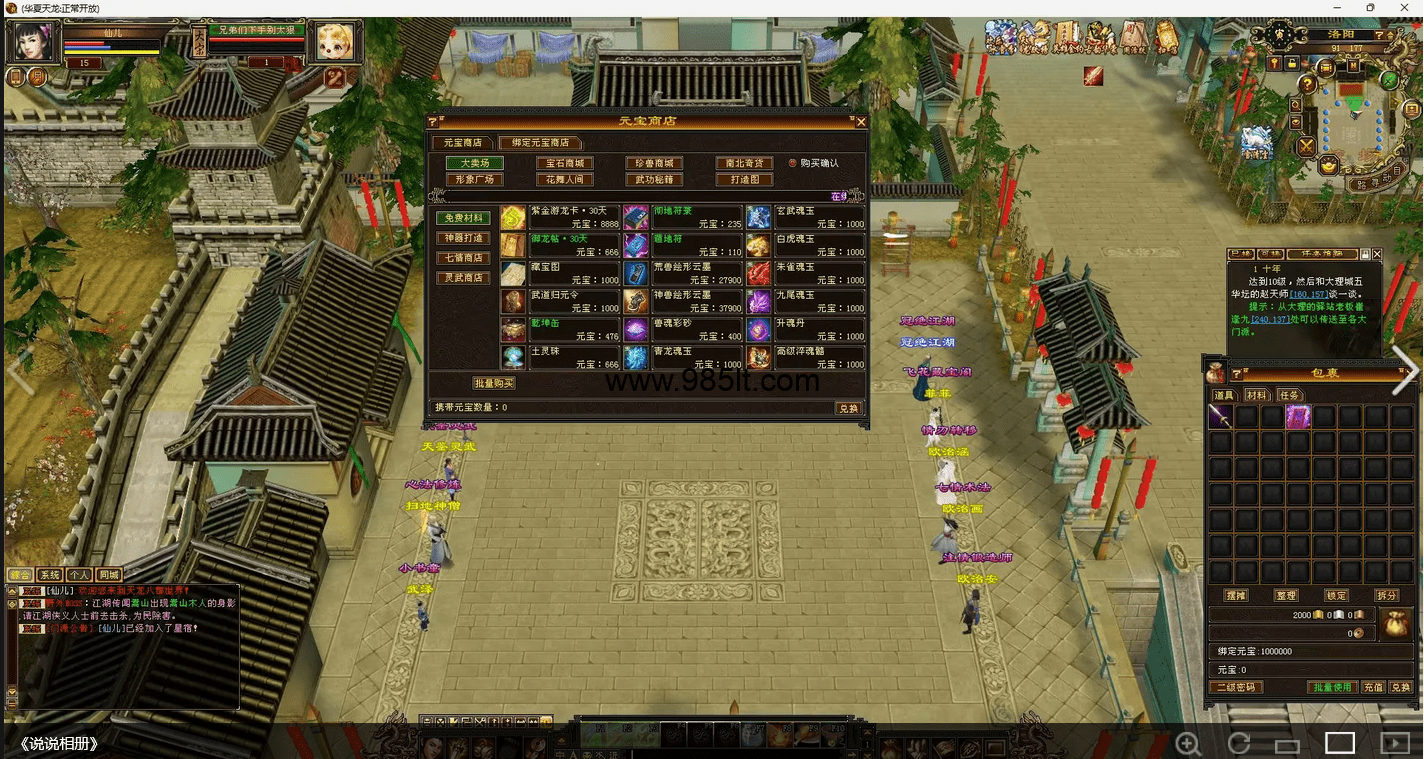Open 充值 recharge from the bag panel
Image resolution: width=1424 pixels, height=759 pixels.
click(1373, 688)
